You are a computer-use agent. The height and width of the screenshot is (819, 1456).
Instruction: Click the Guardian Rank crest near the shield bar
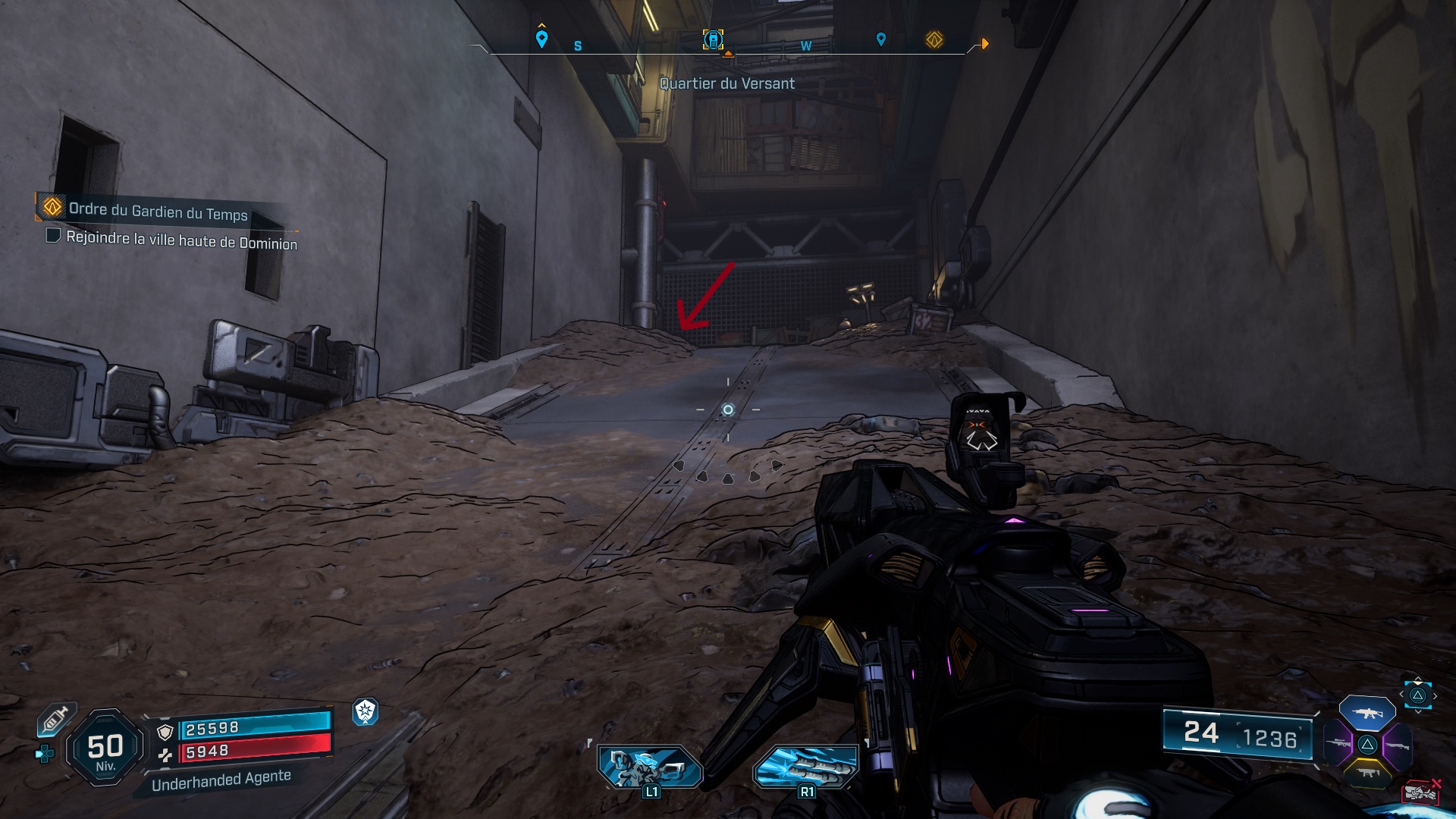[x=366, y=714]
